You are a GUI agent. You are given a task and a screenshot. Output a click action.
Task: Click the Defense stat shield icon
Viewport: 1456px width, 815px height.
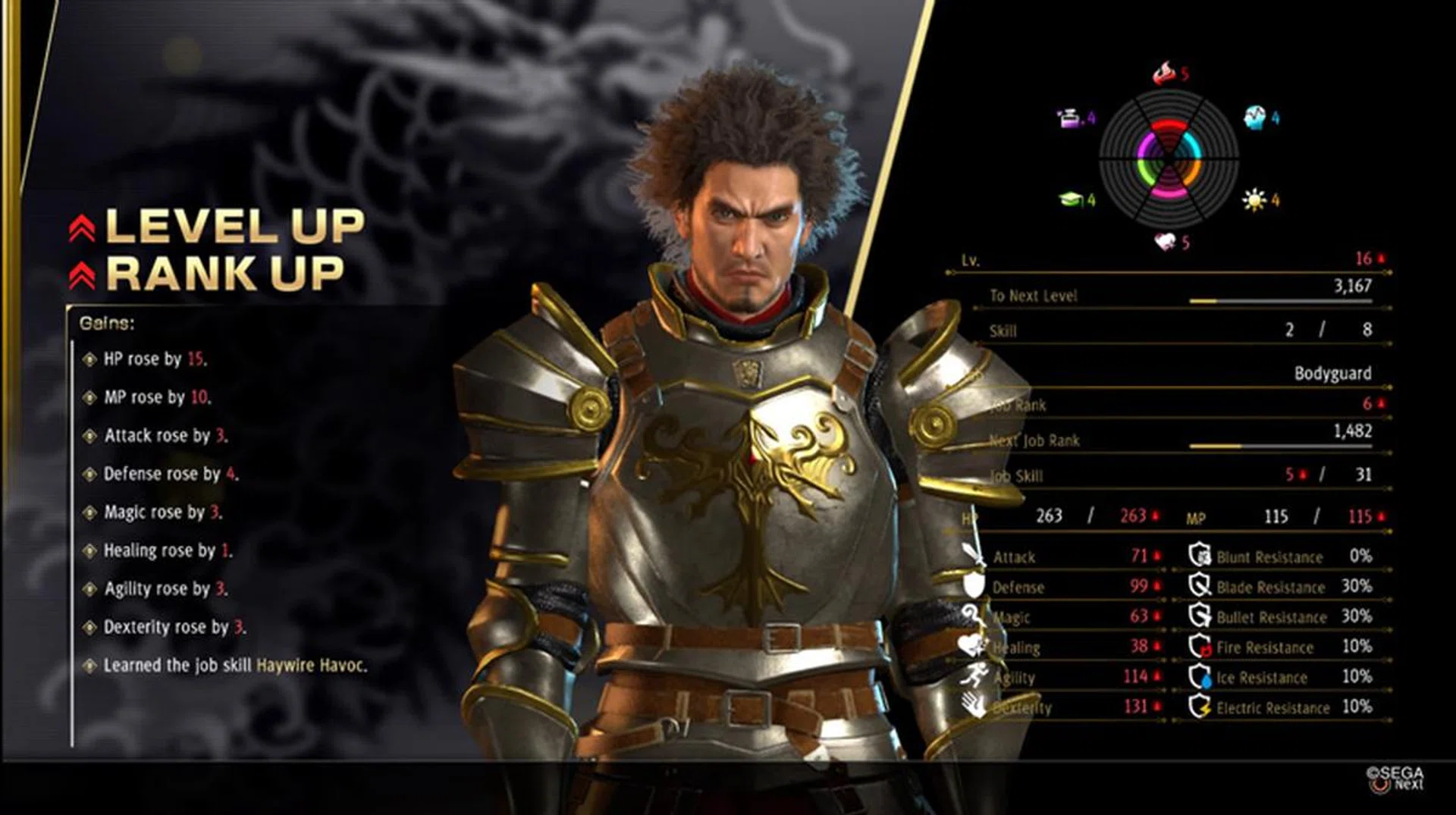coord(974,586)
